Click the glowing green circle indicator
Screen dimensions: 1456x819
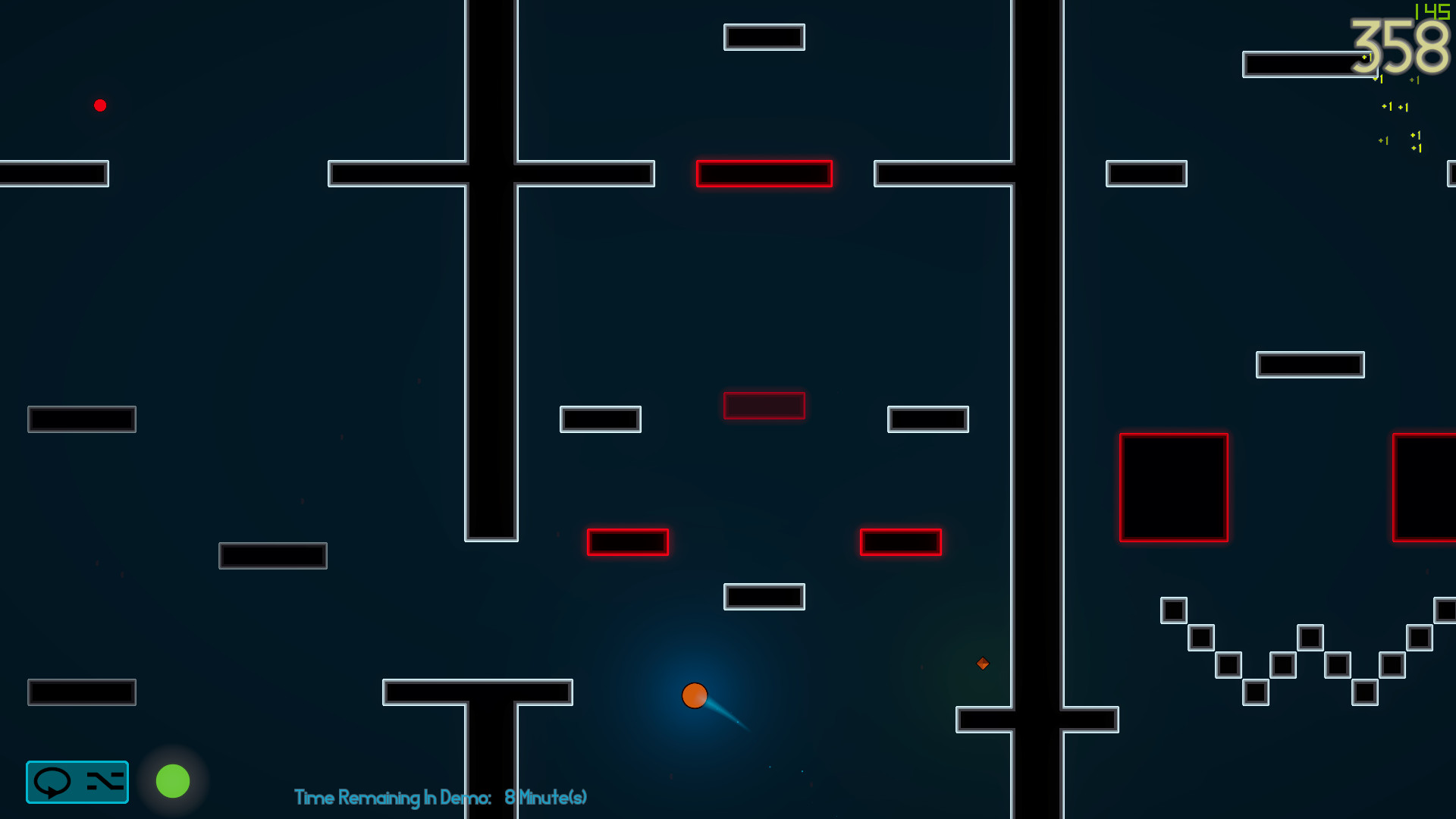[173, 782]
